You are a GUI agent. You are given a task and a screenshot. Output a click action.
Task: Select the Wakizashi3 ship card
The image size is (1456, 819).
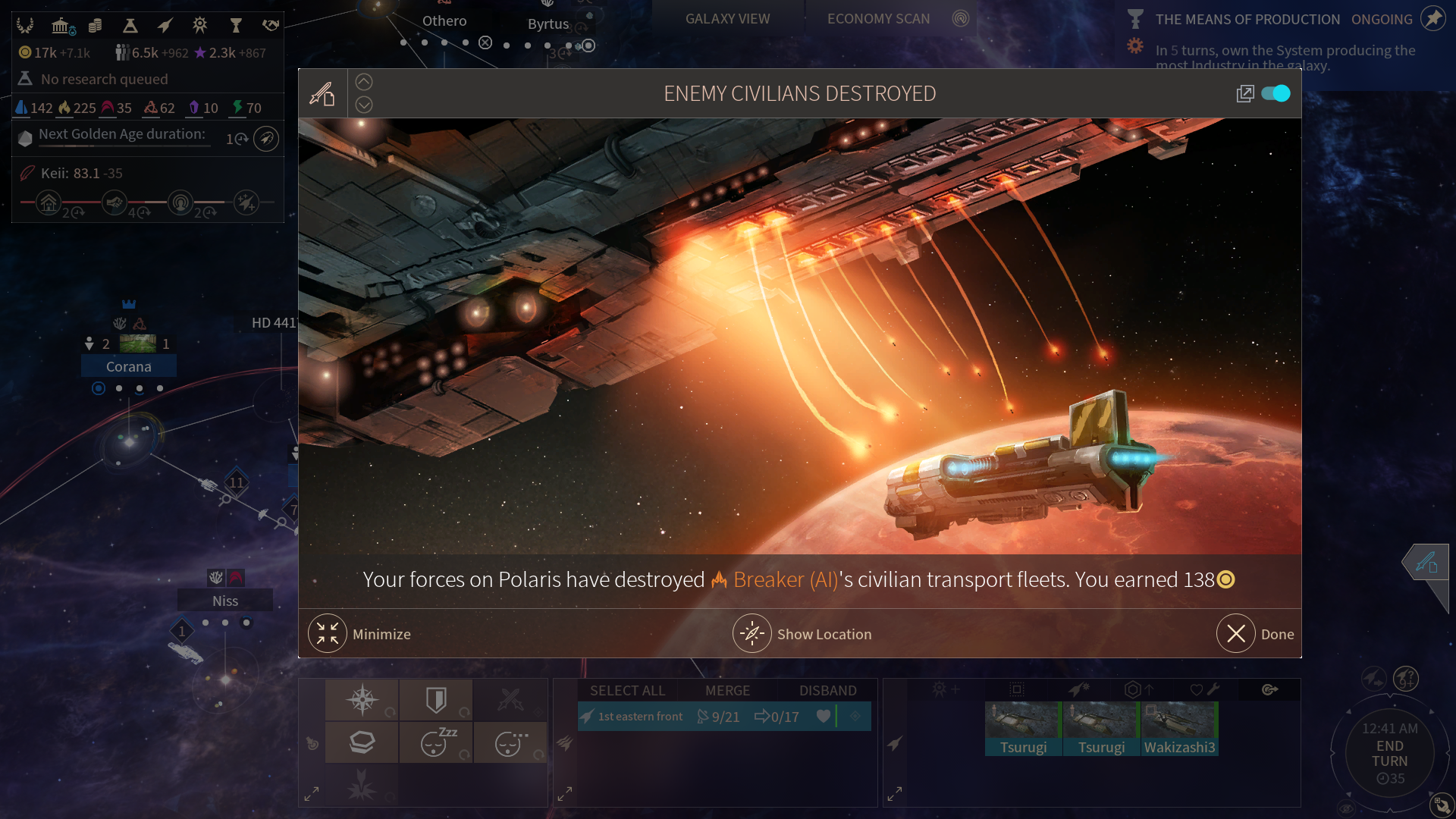(x=1179, y=729)
